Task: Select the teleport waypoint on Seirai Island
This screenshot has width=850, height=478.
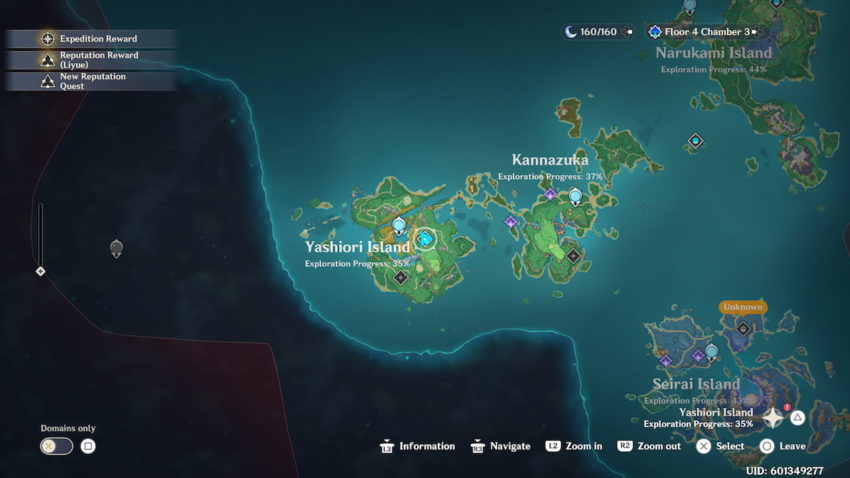Action: coord(711,351)
